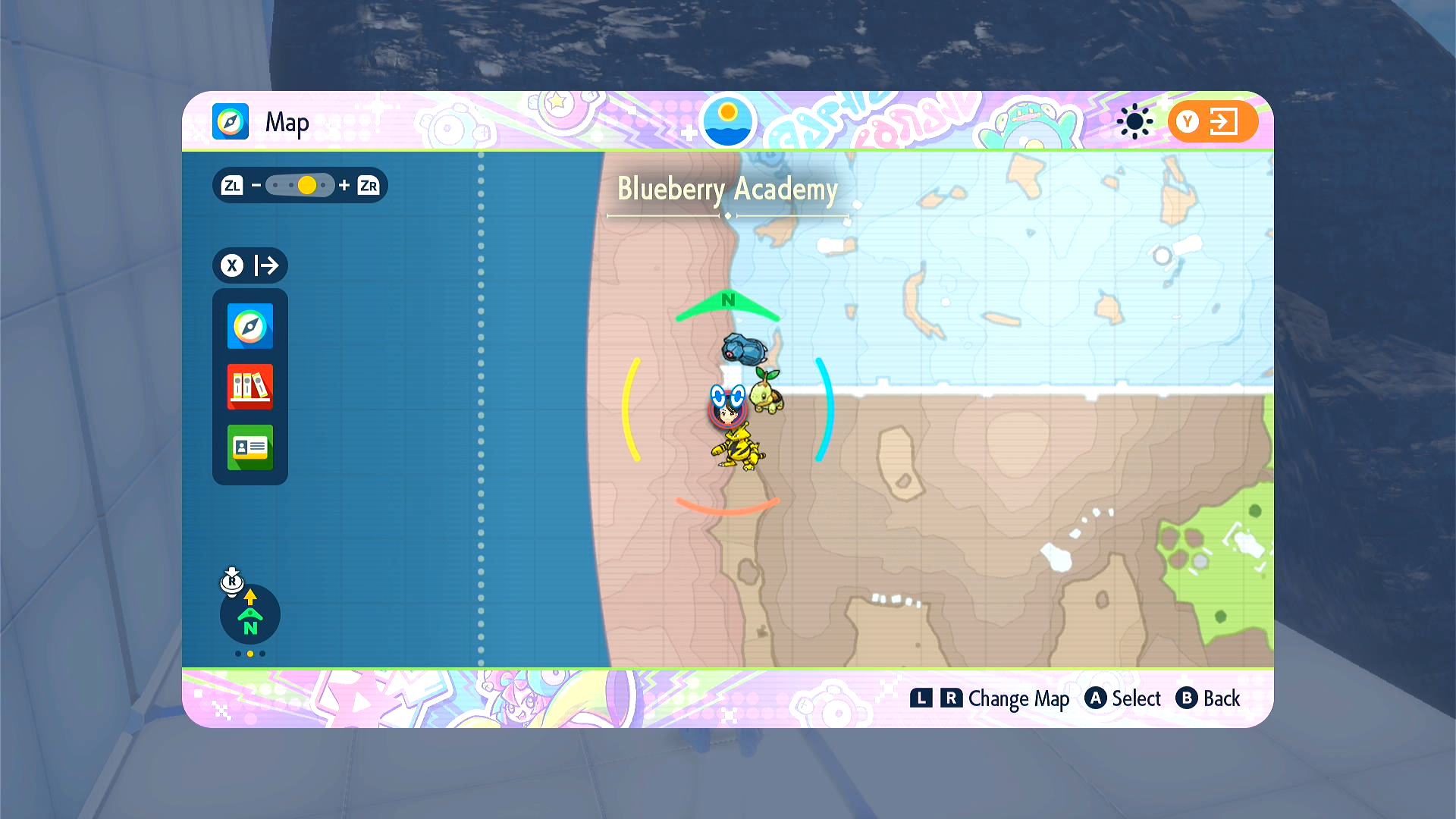Toggle the north-facing compass orientation button
This screenshot has width=1456, height=819.
coord(249,615)
